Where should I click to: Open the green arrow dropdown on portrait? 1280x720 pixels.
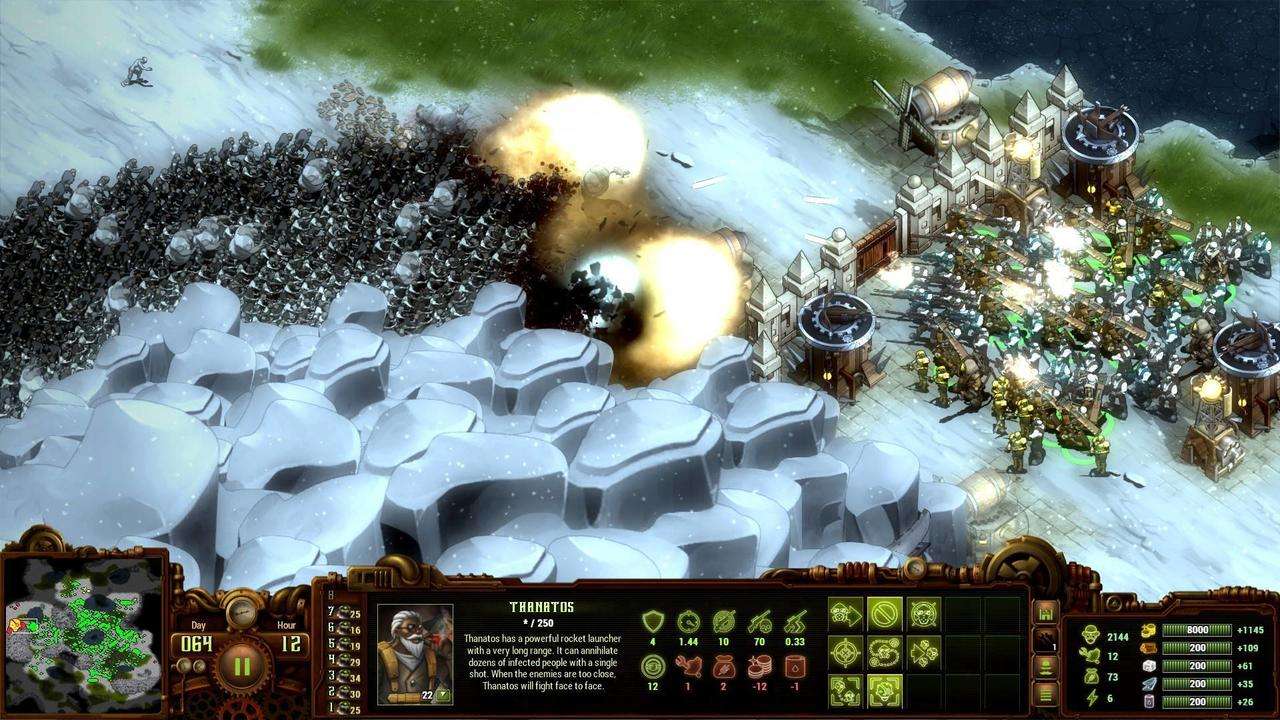pyautogui.click(x=441, y=695)
